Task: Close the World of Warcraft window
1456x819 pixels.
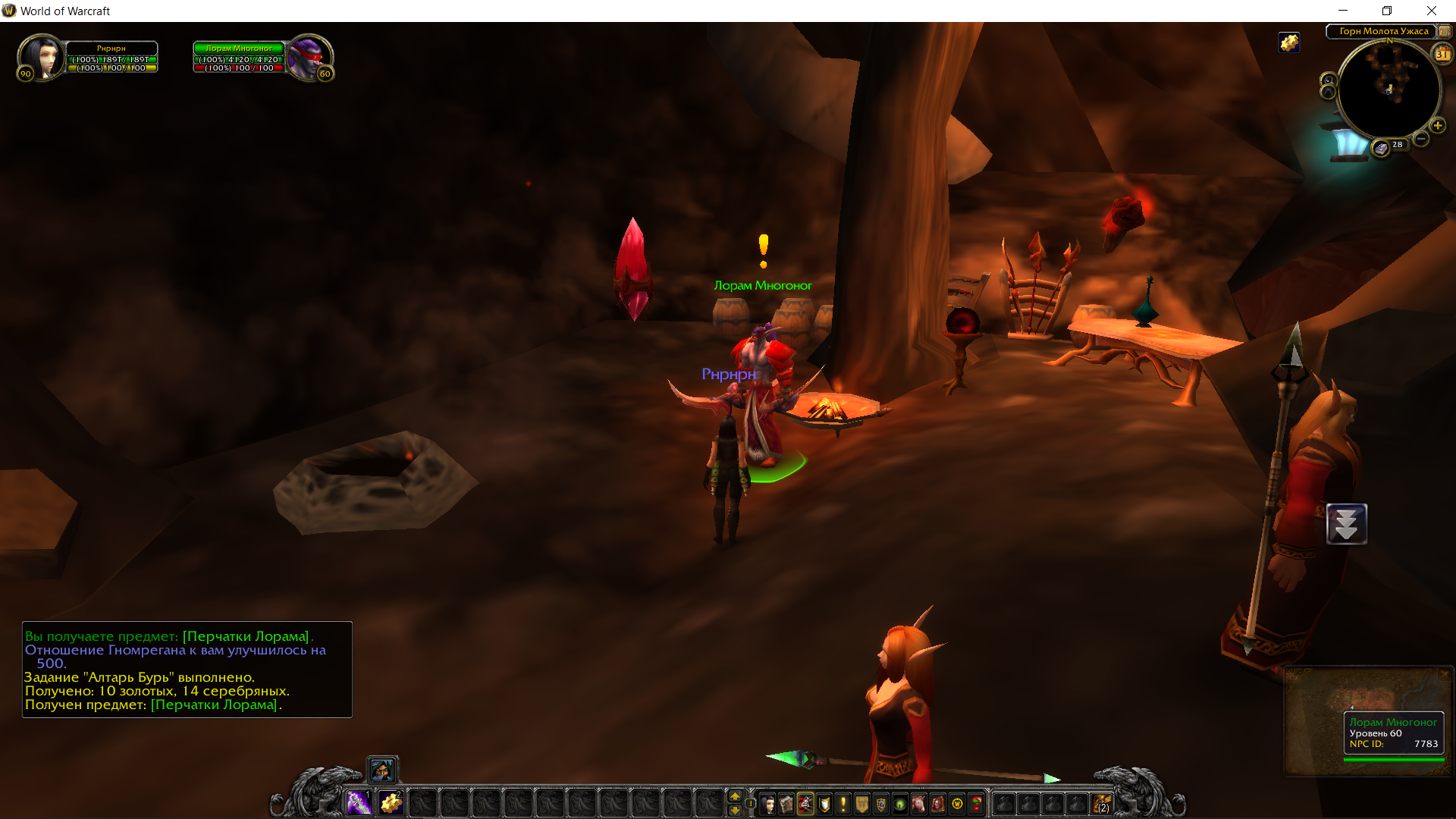Action: (x=1431, y=11)
